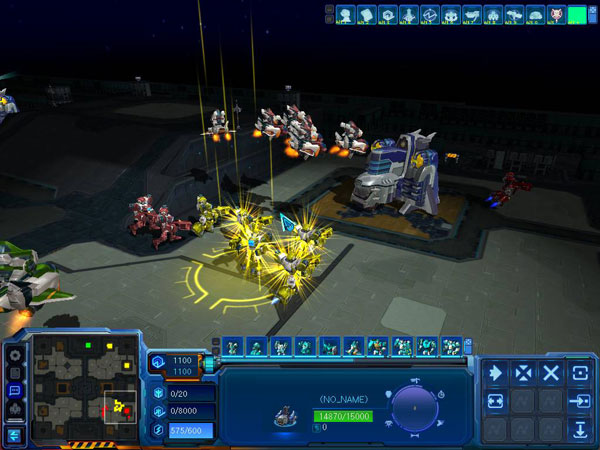Choose the converging-arrows attack command
This screenshot has height=450, width=600.
coord(523,373)
